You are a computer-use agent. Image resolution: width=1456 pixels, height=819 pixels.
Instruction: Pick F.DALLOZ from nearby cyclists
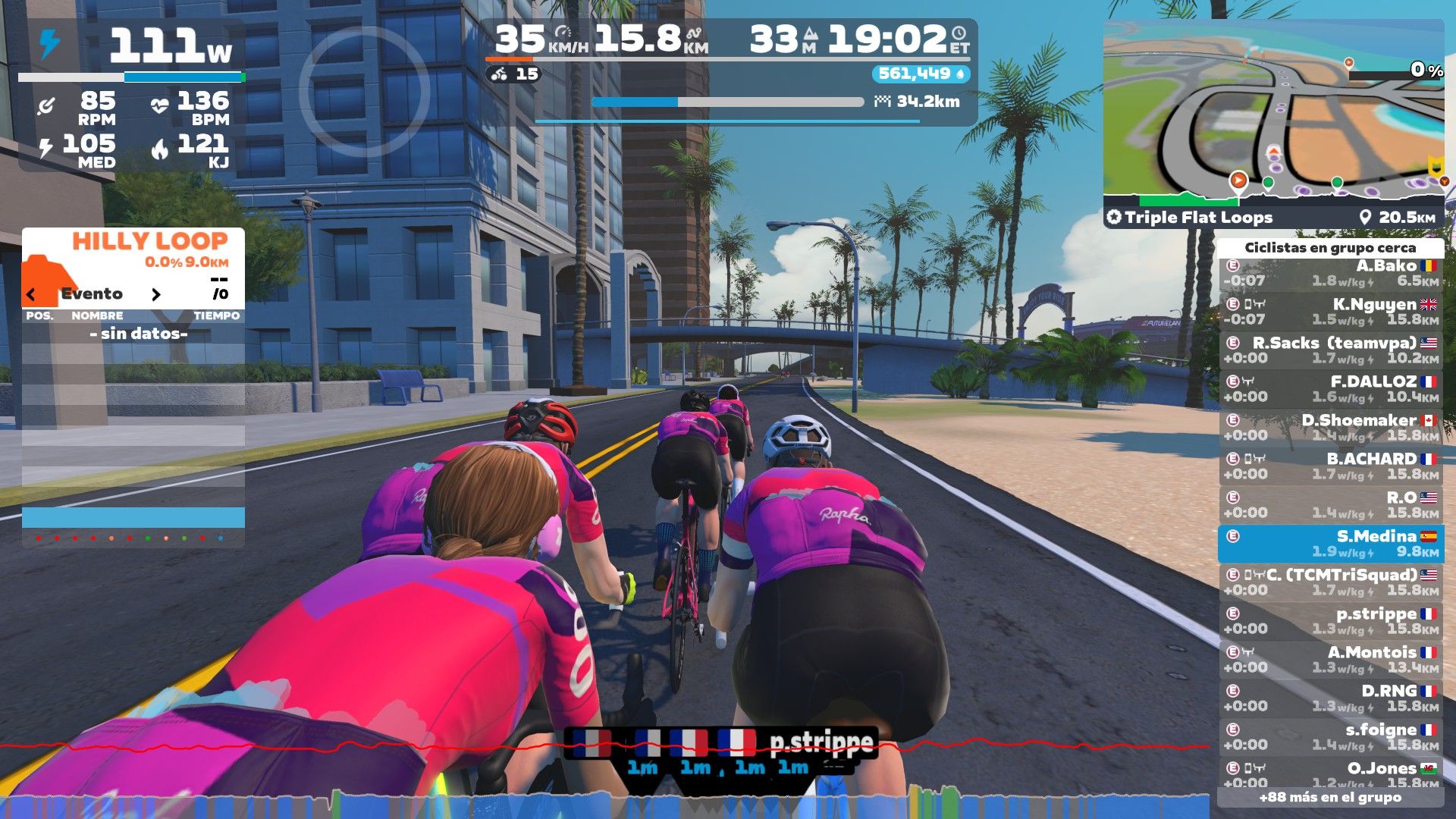(x=1331, y=389)
